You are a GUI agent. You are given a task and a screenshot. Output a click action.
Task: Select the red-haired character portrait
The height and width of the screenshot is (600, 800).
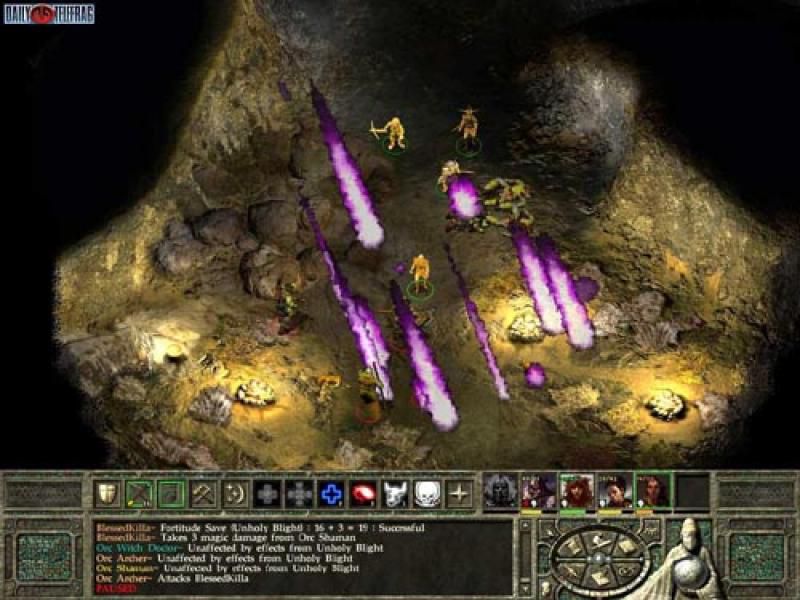[x=577, y=490]
